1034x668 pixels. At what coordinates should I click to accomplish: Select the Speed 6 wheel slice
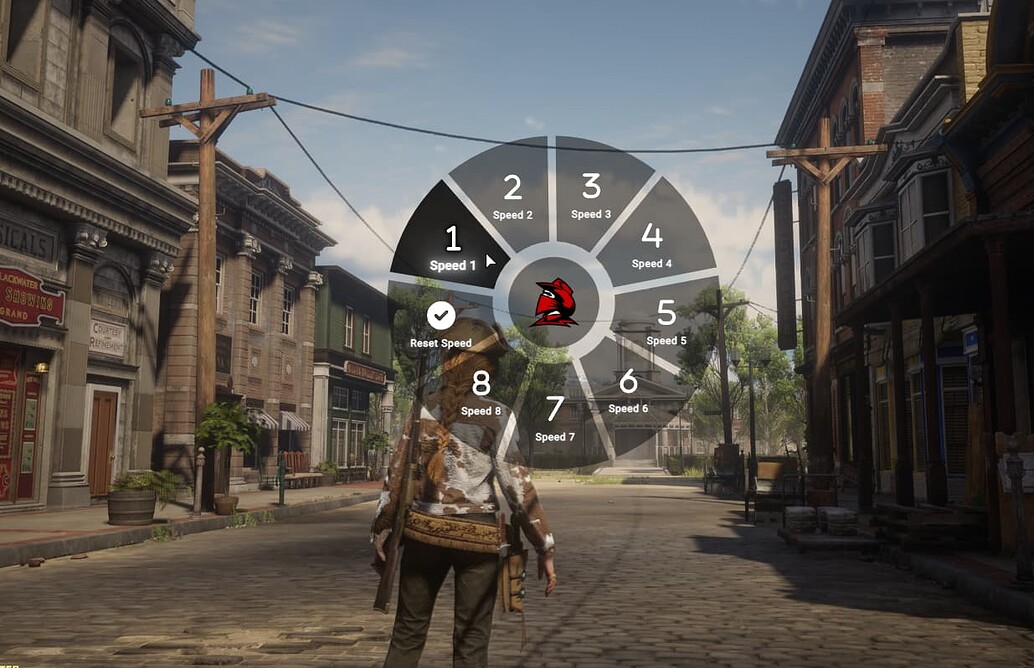point(628,390)
